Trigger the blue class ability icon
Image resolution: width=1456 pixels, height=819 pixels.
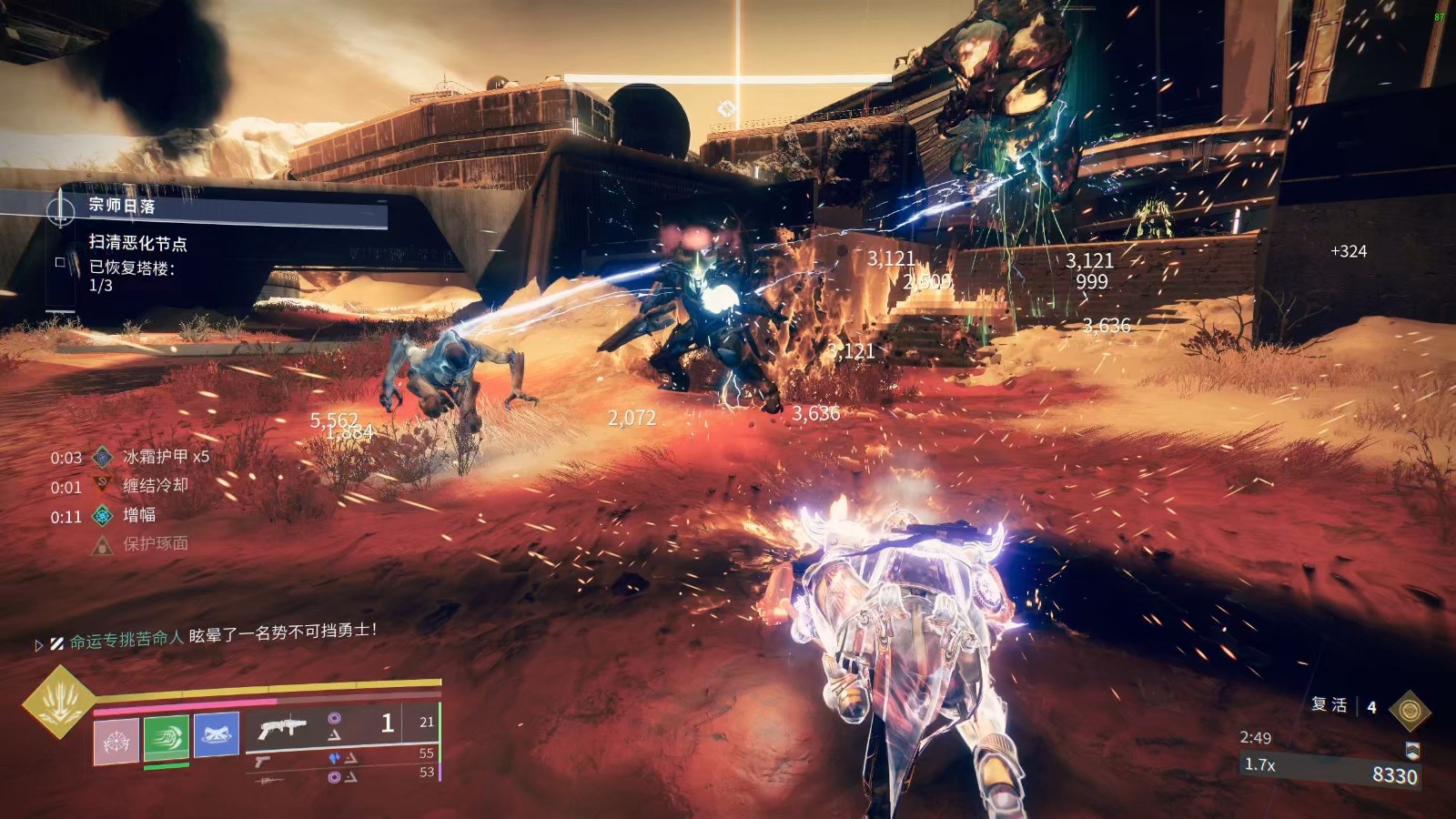[217, 733]
